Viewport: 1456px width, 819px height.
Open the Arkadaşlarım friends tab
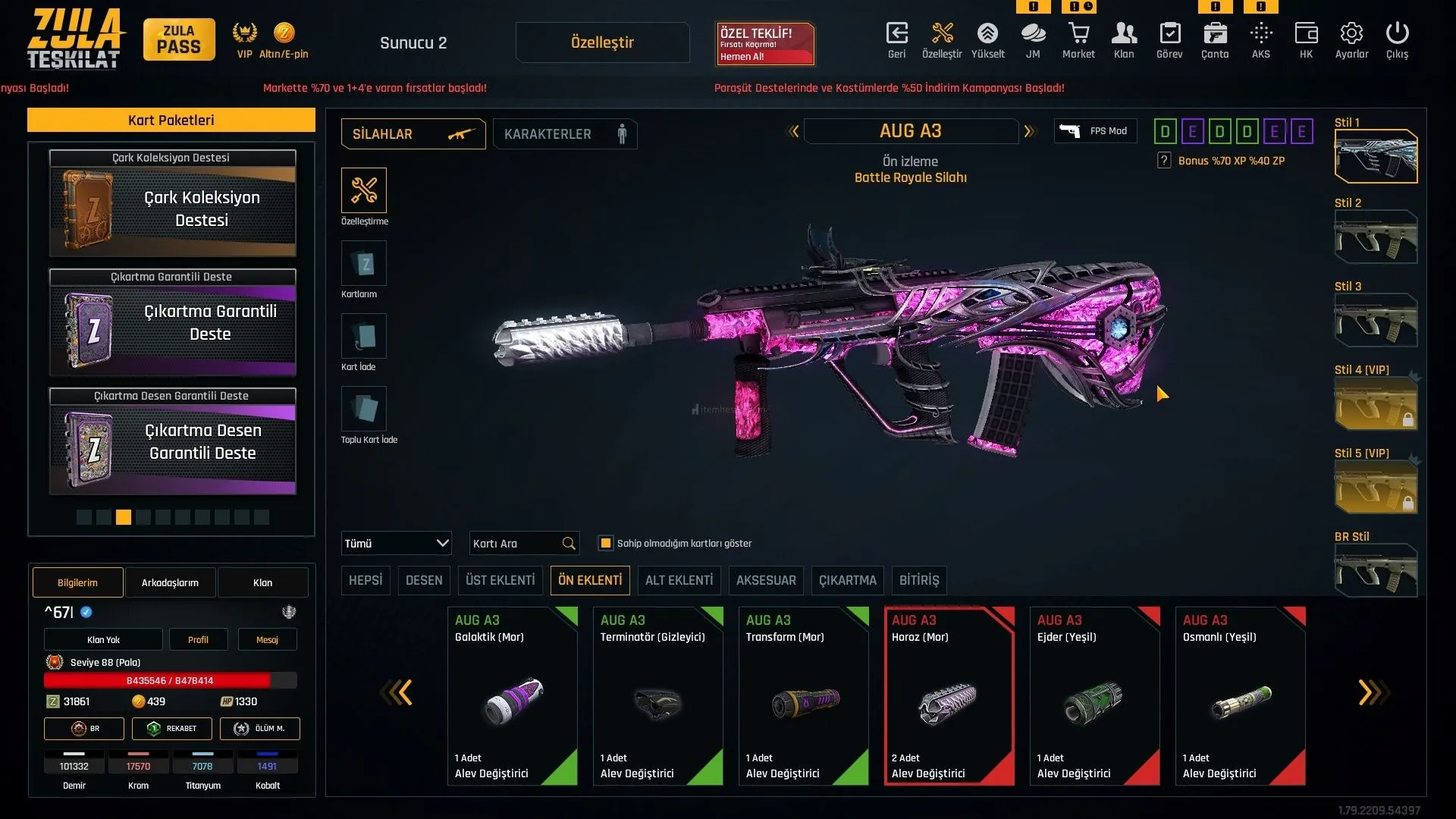tap(170, 582)
